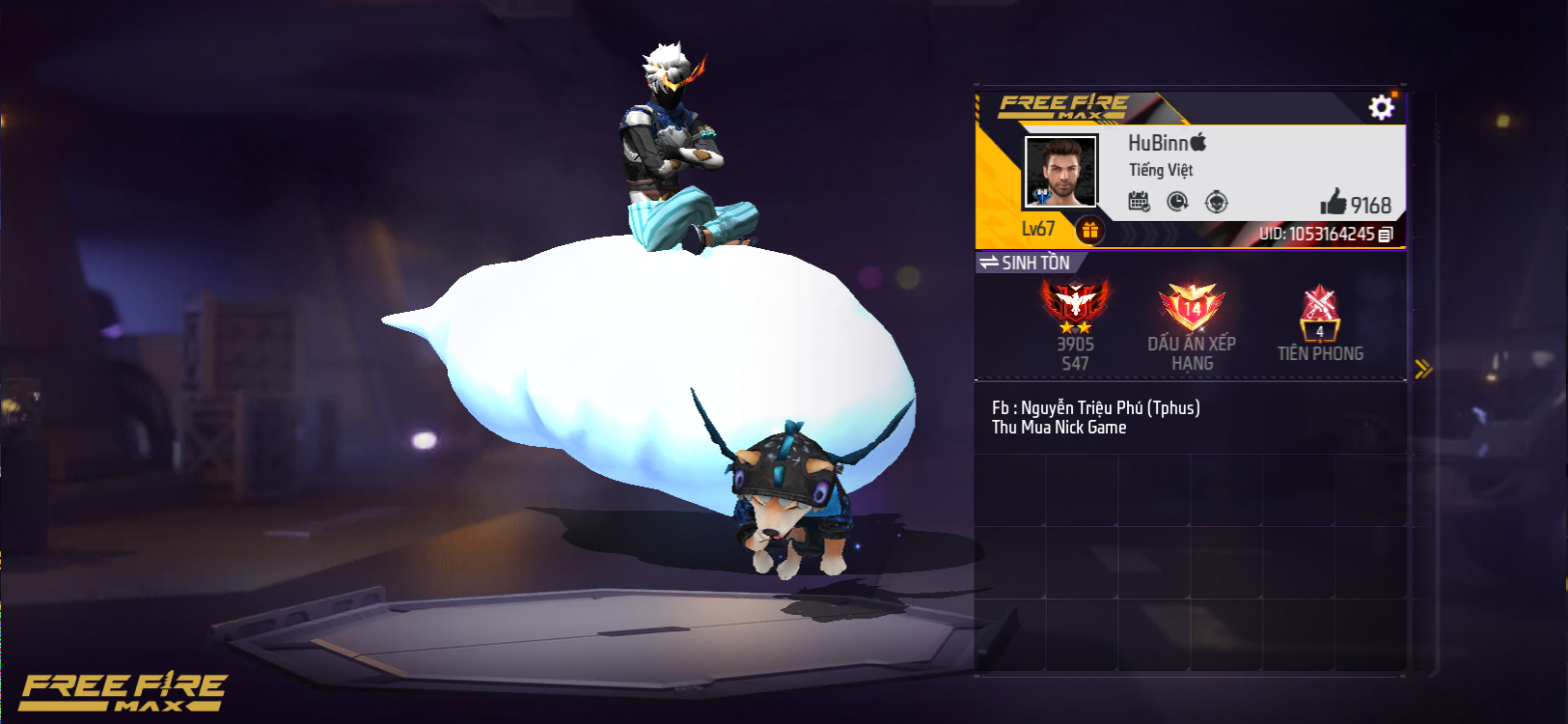Open the gift icon next to Lv67
The image size is (1568, 724).
click(1091, 229)
